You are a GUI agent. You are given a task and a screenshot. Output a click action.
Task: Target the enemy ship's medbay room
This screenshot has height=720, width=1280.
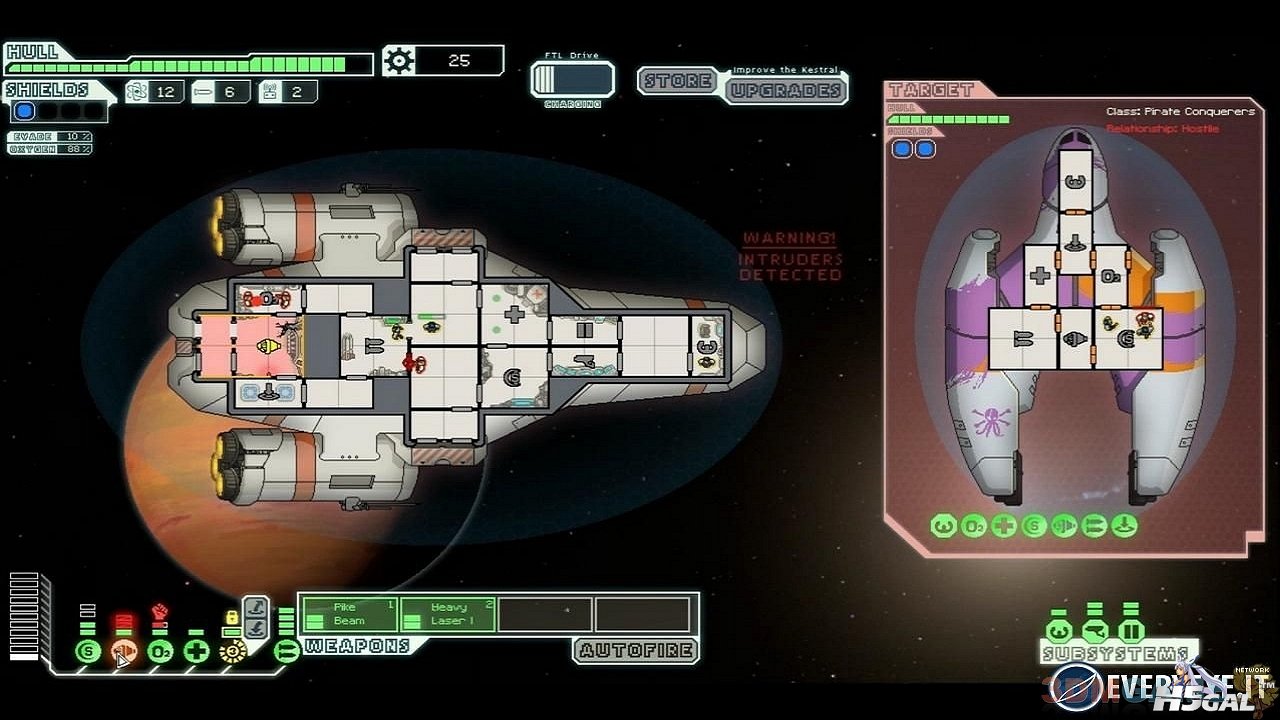coord(1041,275)
